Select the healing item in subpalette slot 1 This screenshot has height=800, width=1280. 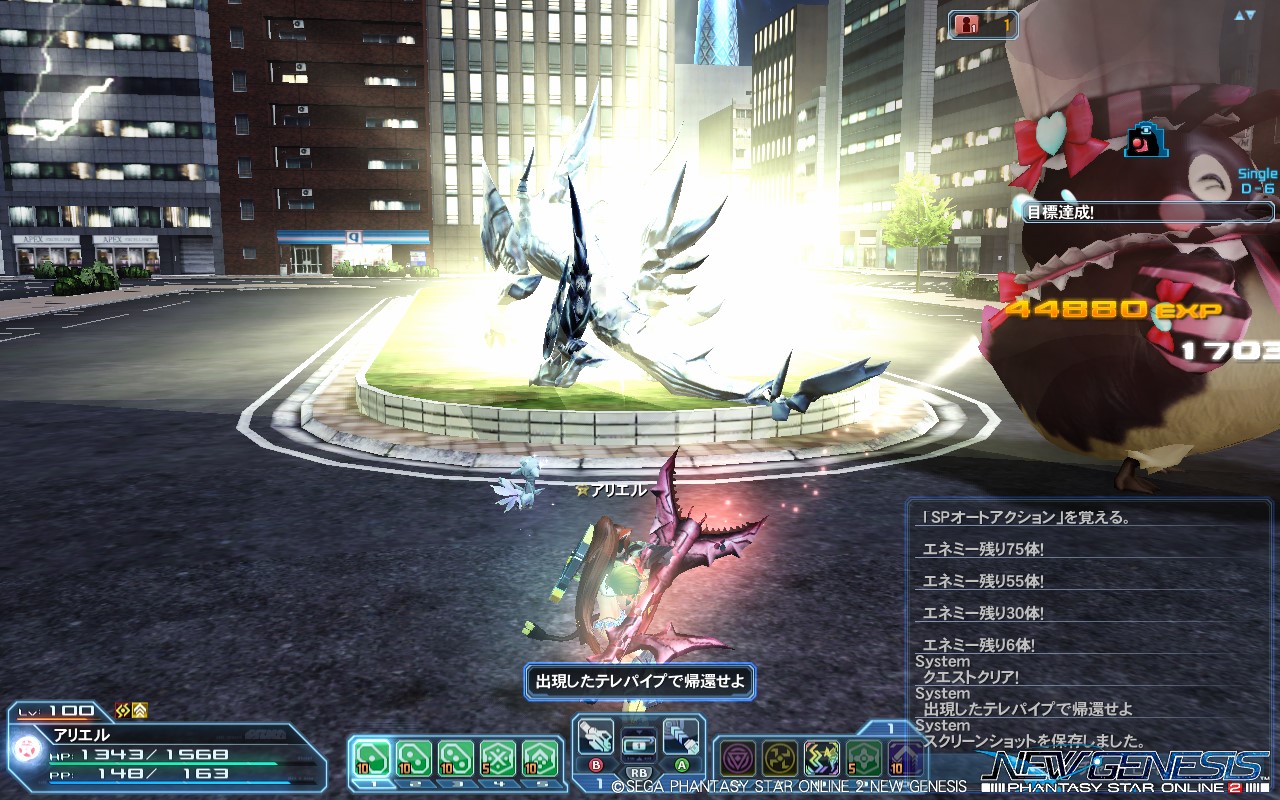click(370, 757)
